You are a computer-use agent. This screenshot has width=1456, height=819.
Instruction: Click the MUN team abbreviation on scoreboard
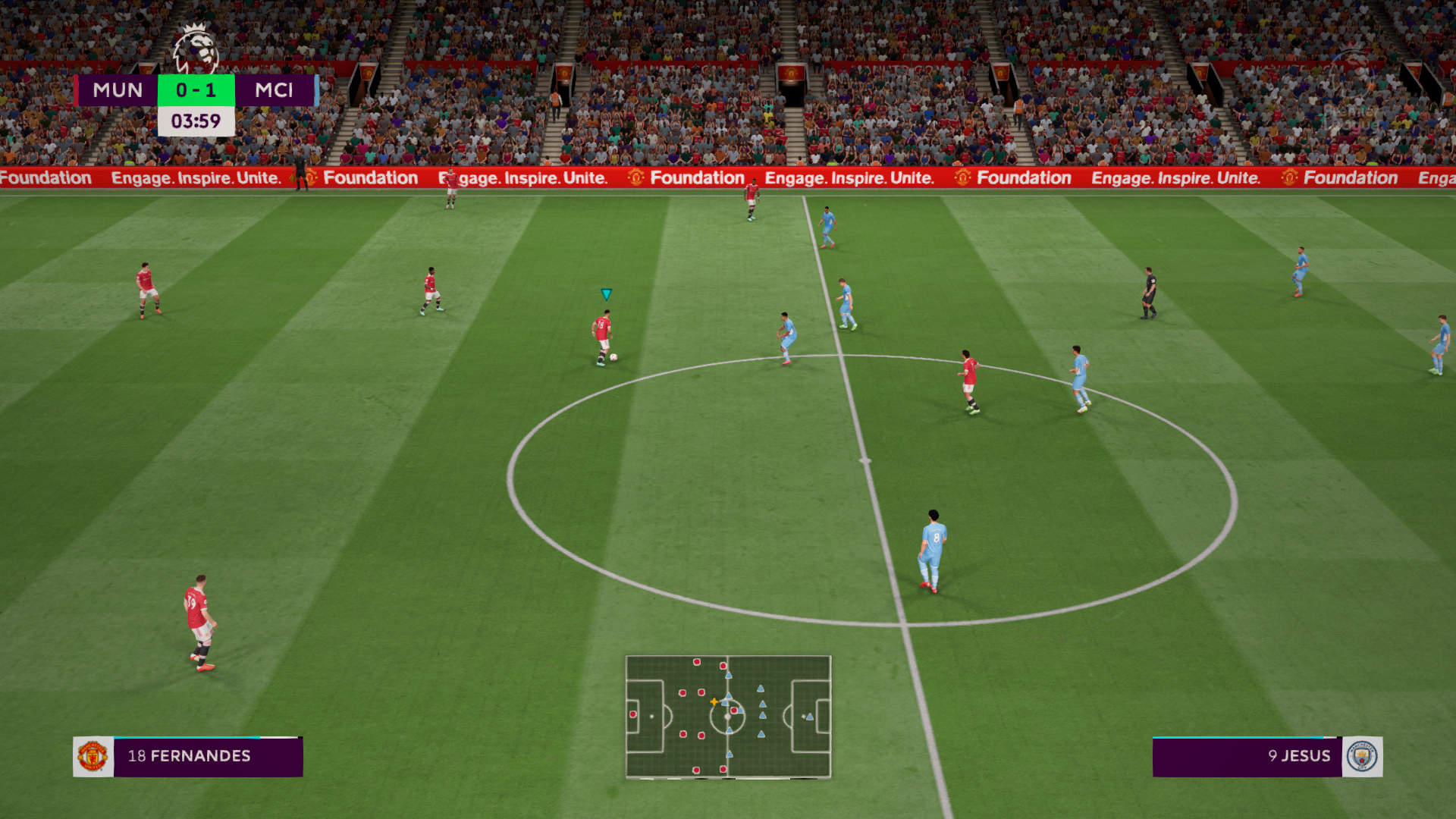(118, 90)
